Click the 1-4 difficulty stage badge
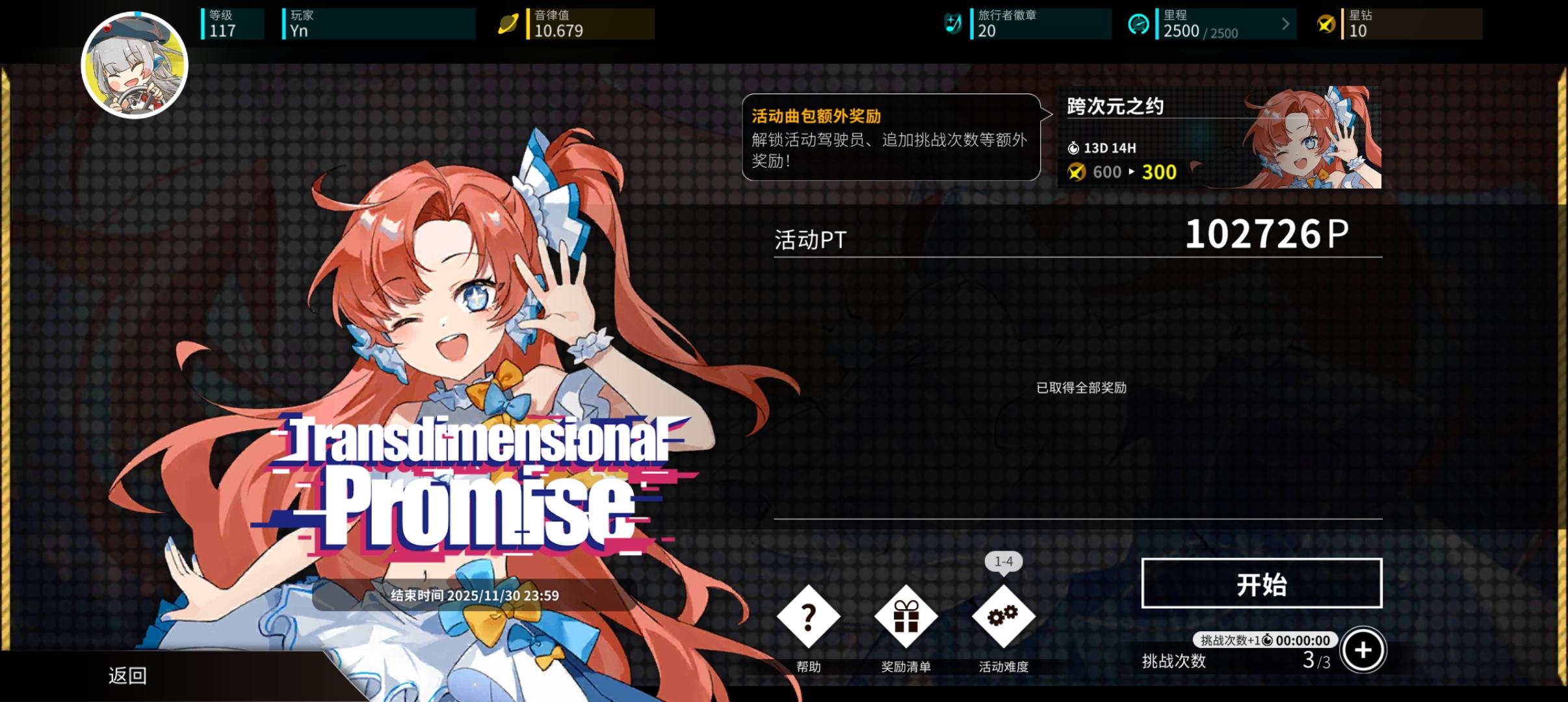The height and width of the screenshot is (702, 1568). point(1004,562)
